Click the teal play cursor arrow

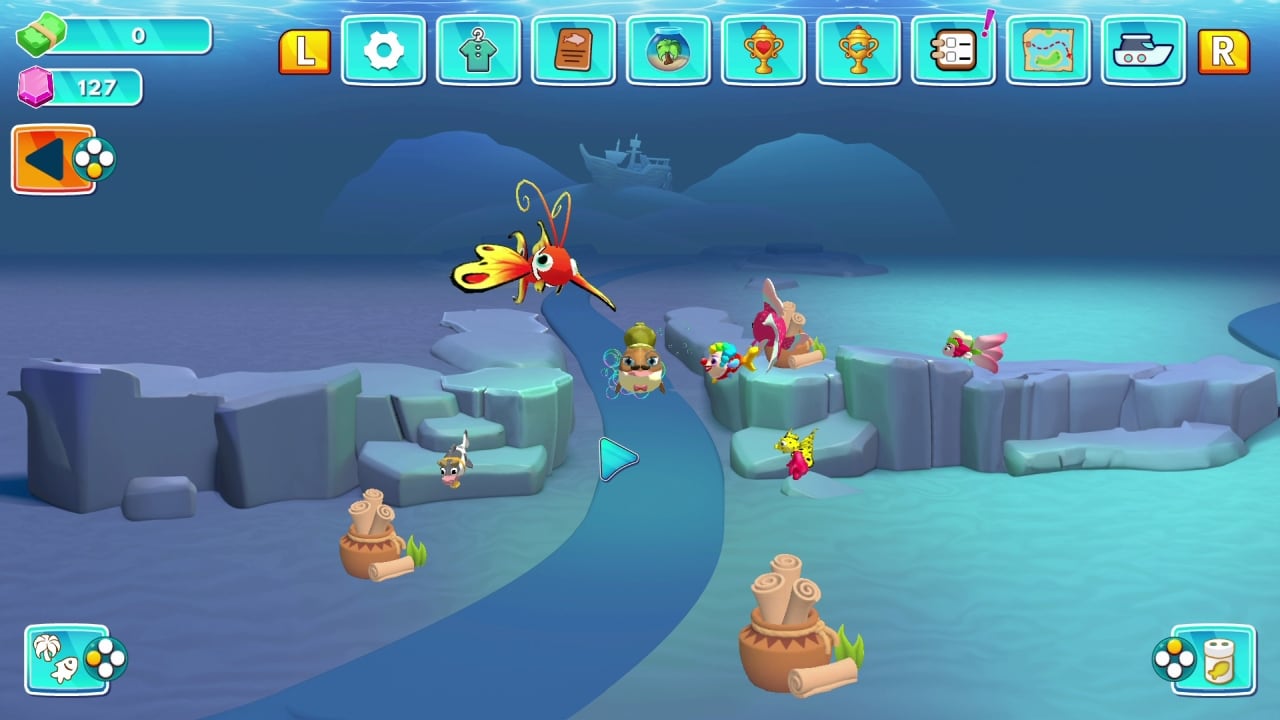pyautogui.click(x=615, y=458)
